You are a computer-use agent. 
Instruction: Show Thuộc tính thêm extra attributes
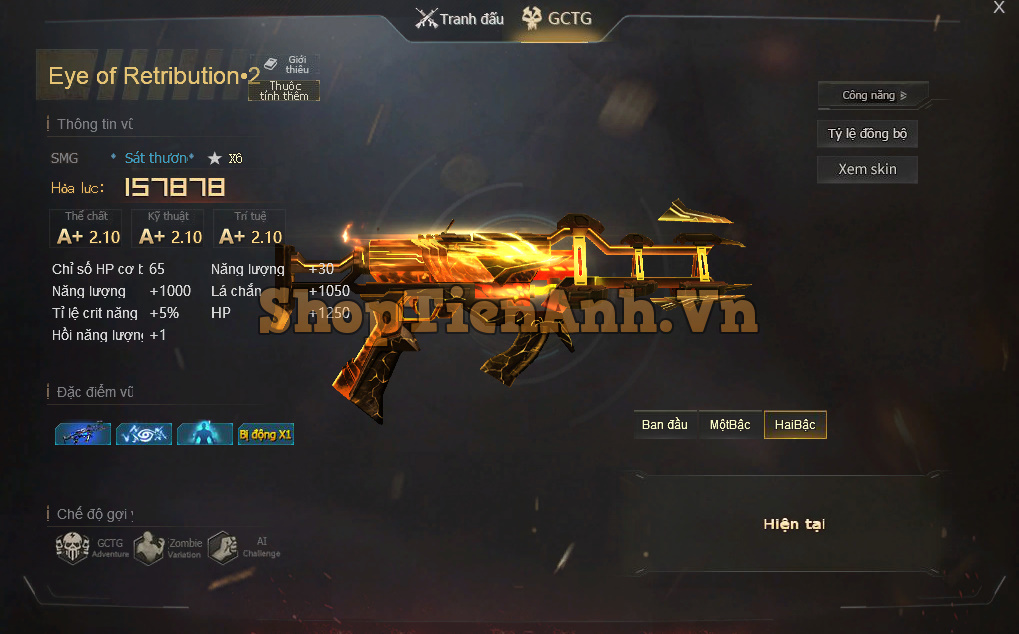pos(284,91)
